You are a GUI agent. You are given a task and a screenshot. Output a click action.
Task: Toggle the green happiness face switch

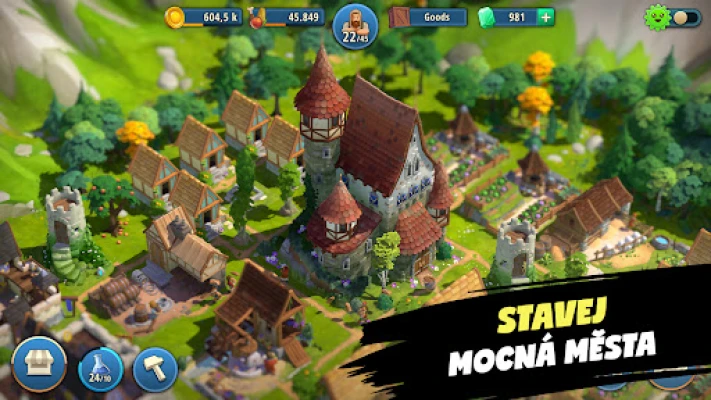673,18
